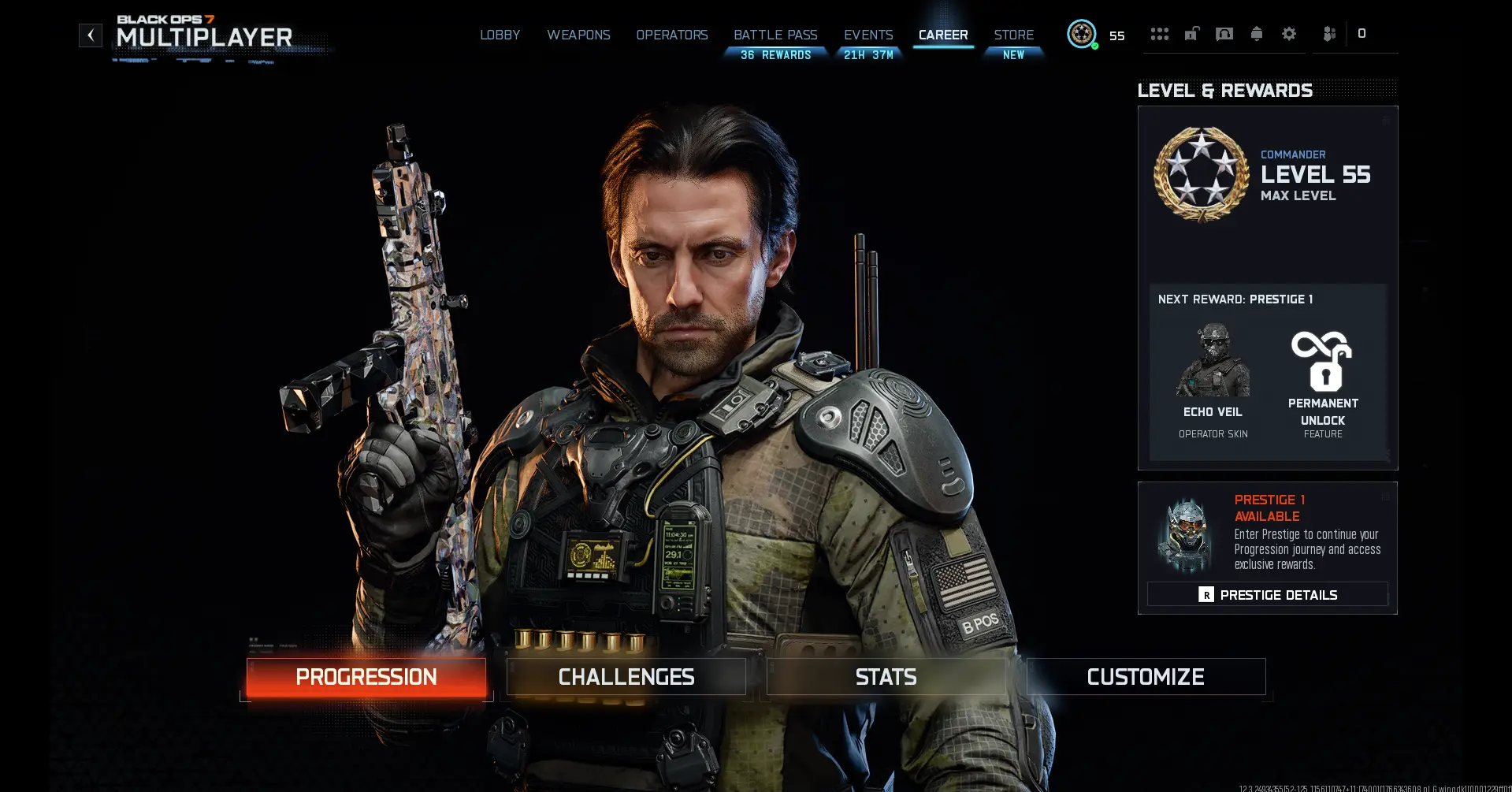Open the grid quick-menu icon
This screenshot has height=792, width=1512.
pyautogui.click(x=1159, y=34)
